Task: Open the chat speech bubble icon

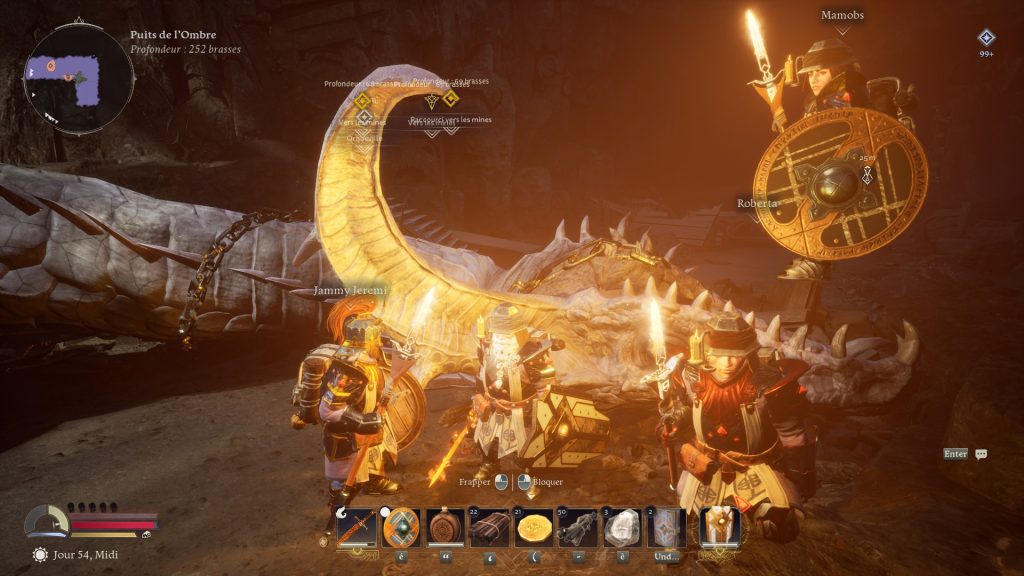Action: click(981, 454)
